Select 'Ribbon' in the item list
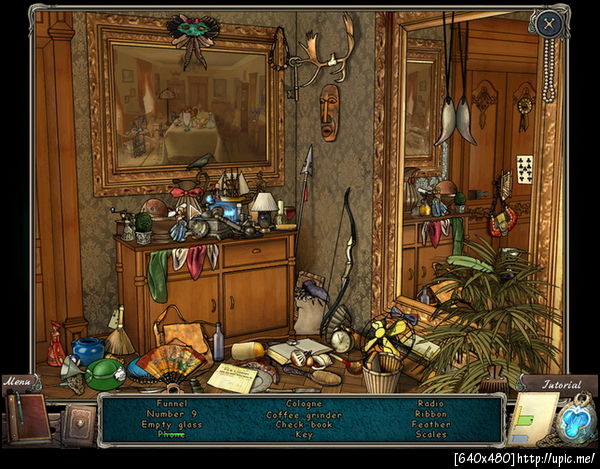 tap(431, 415)
